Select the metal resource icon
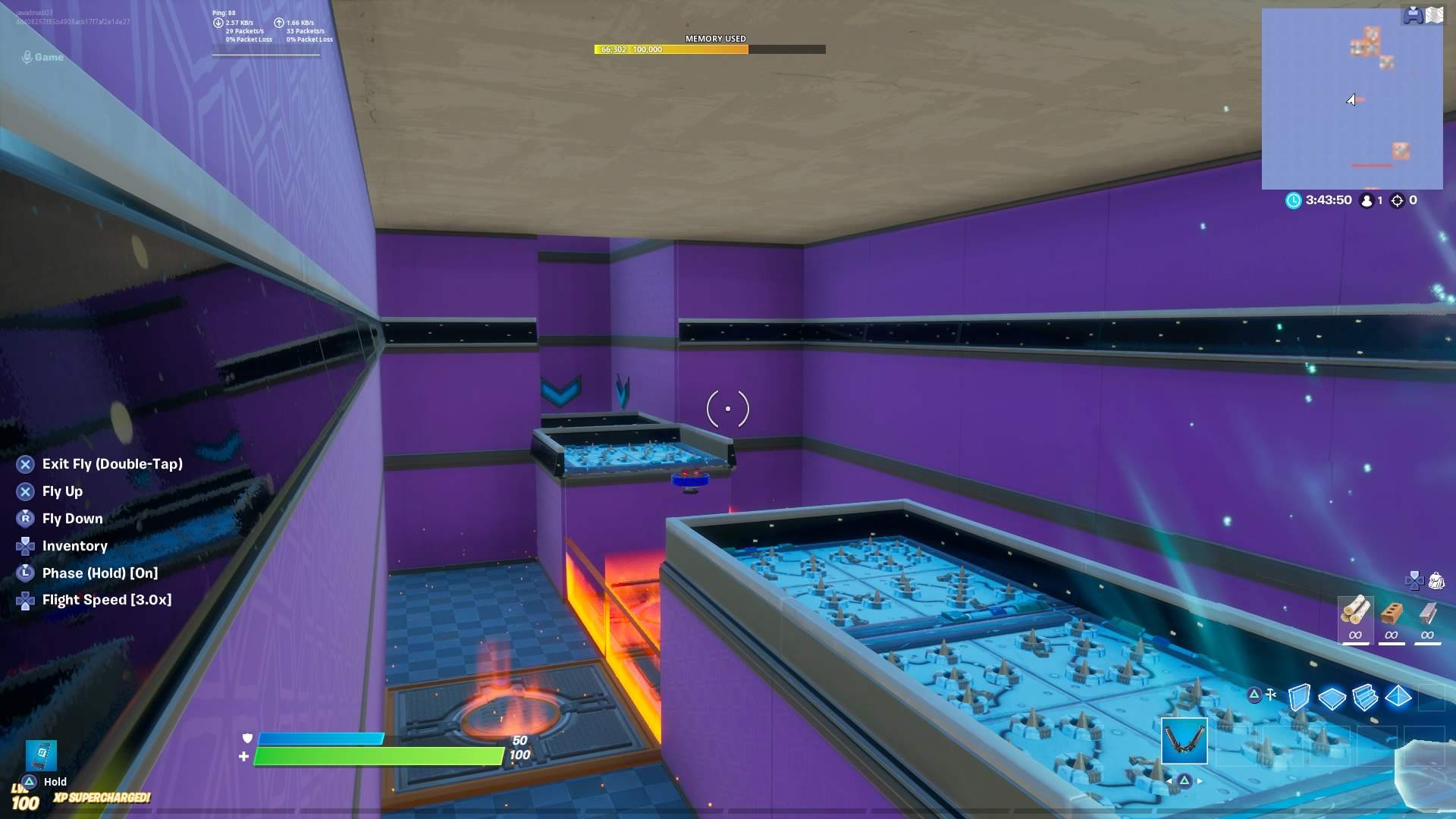This screenshot has height=819, width=1456. pyautogui.click(x=1428, y=613)
